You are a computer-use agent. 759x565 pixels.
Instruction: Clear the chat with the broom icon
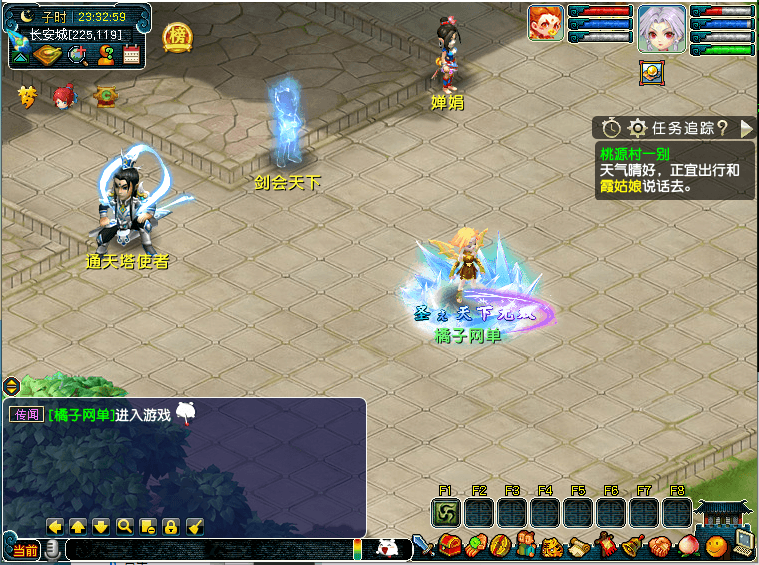point(195,526)
